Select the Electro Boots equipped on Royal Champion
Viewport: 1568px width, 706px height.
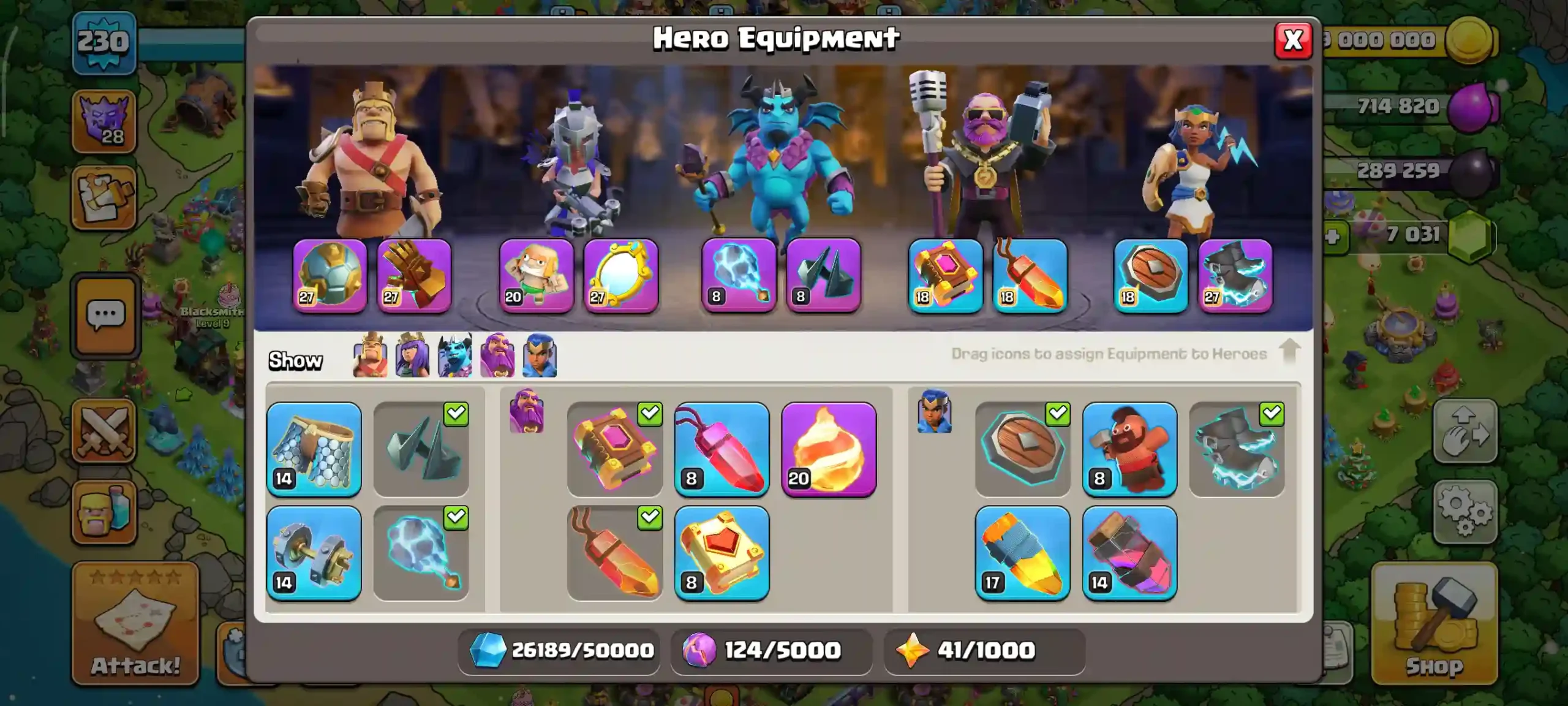[x=1235, y=276]
